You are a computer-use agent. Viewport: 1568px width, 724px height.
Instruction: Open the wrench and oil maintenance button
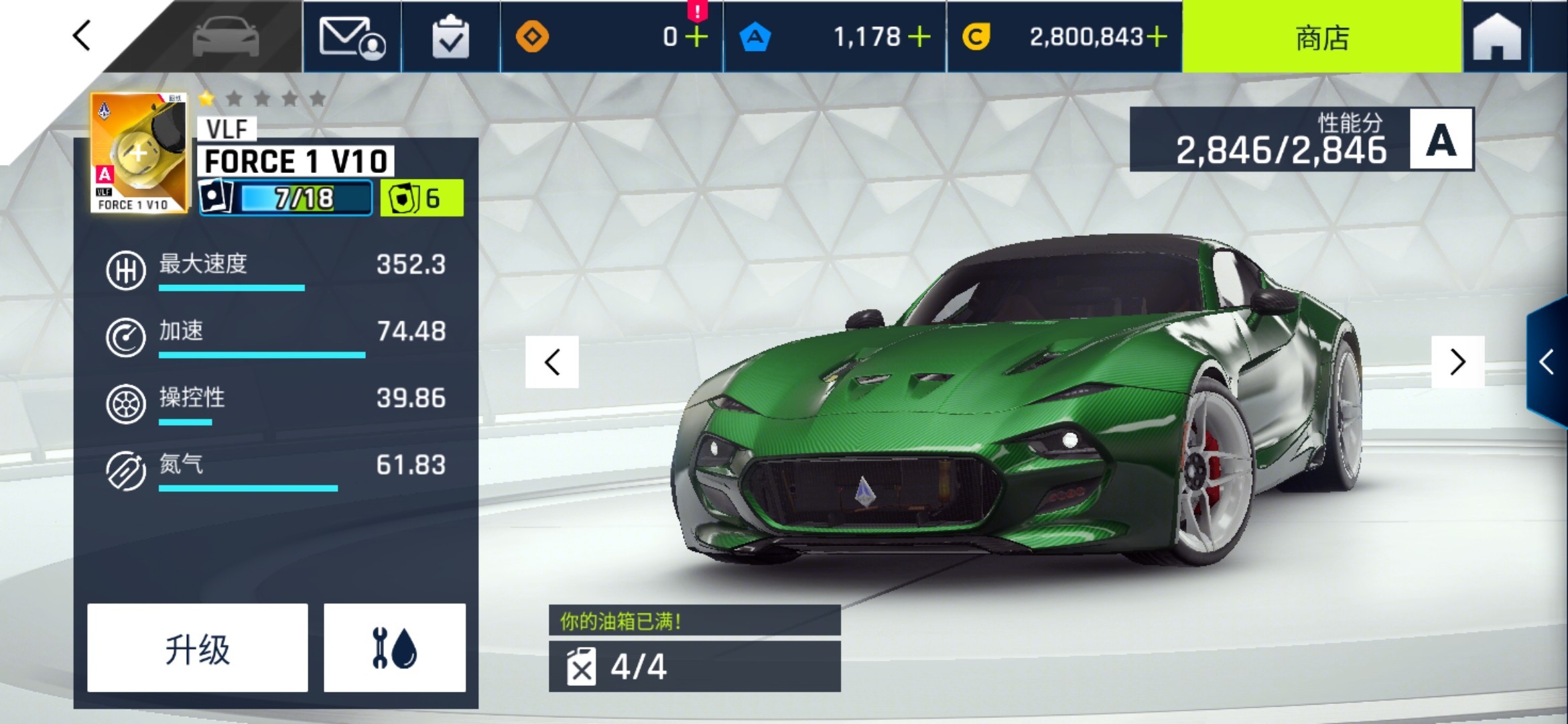395,648
